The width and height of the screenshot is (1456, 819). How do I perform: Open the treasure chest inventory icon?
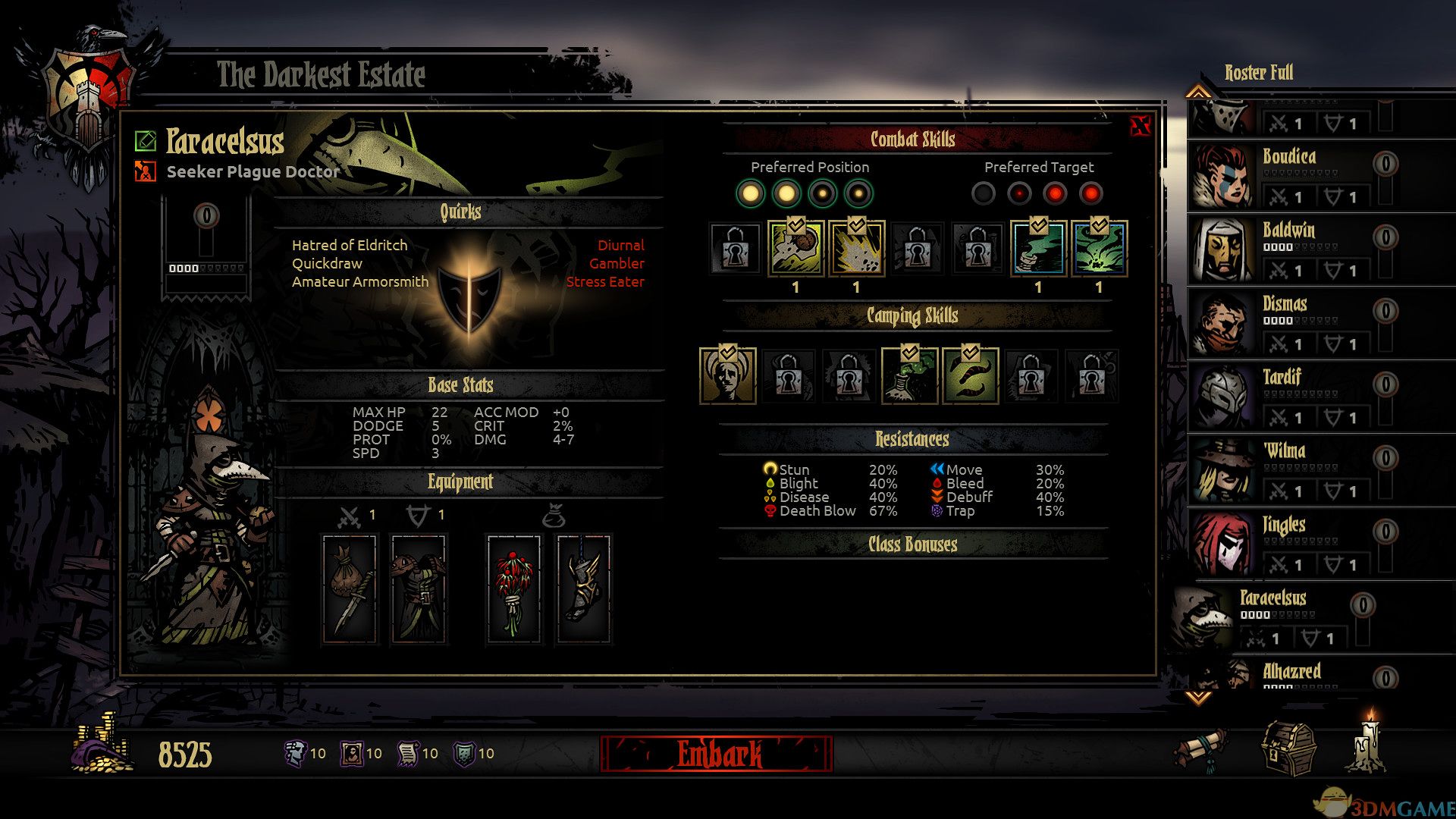(1288, 748)
